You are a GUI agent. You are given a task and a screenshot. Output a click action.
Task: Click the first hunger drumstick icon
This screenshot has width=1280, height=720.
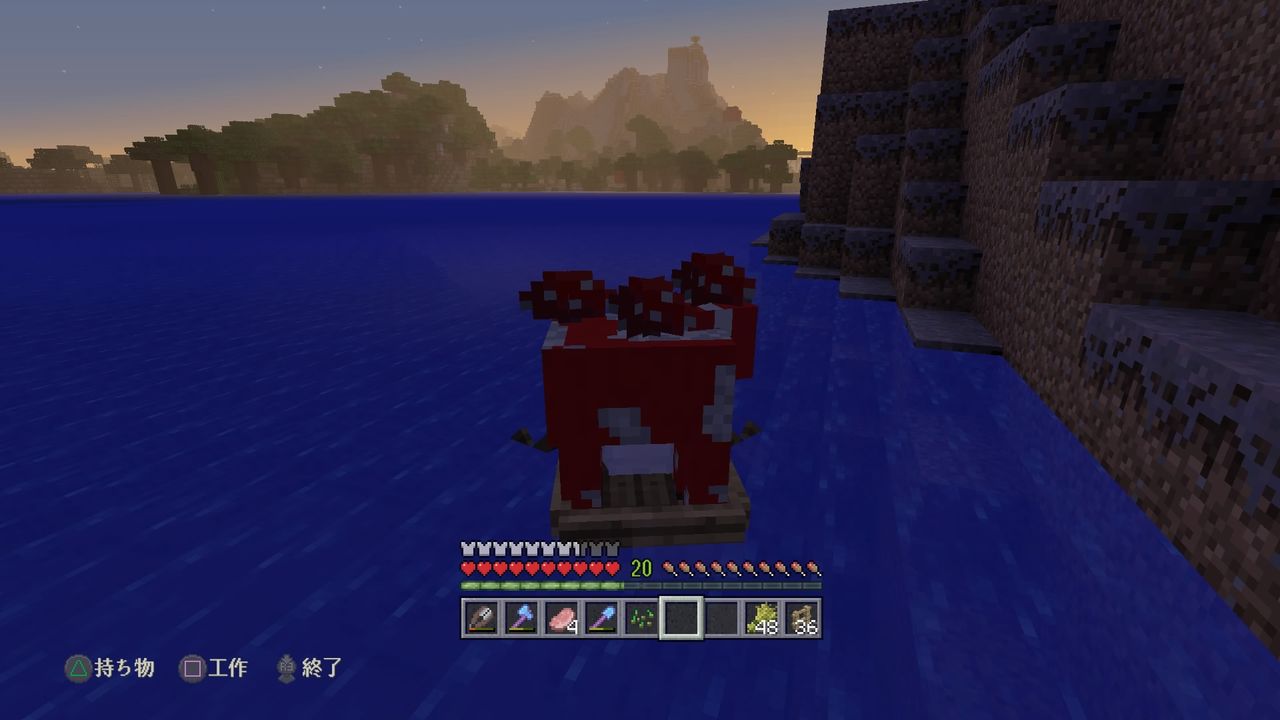tap(669, 568)
